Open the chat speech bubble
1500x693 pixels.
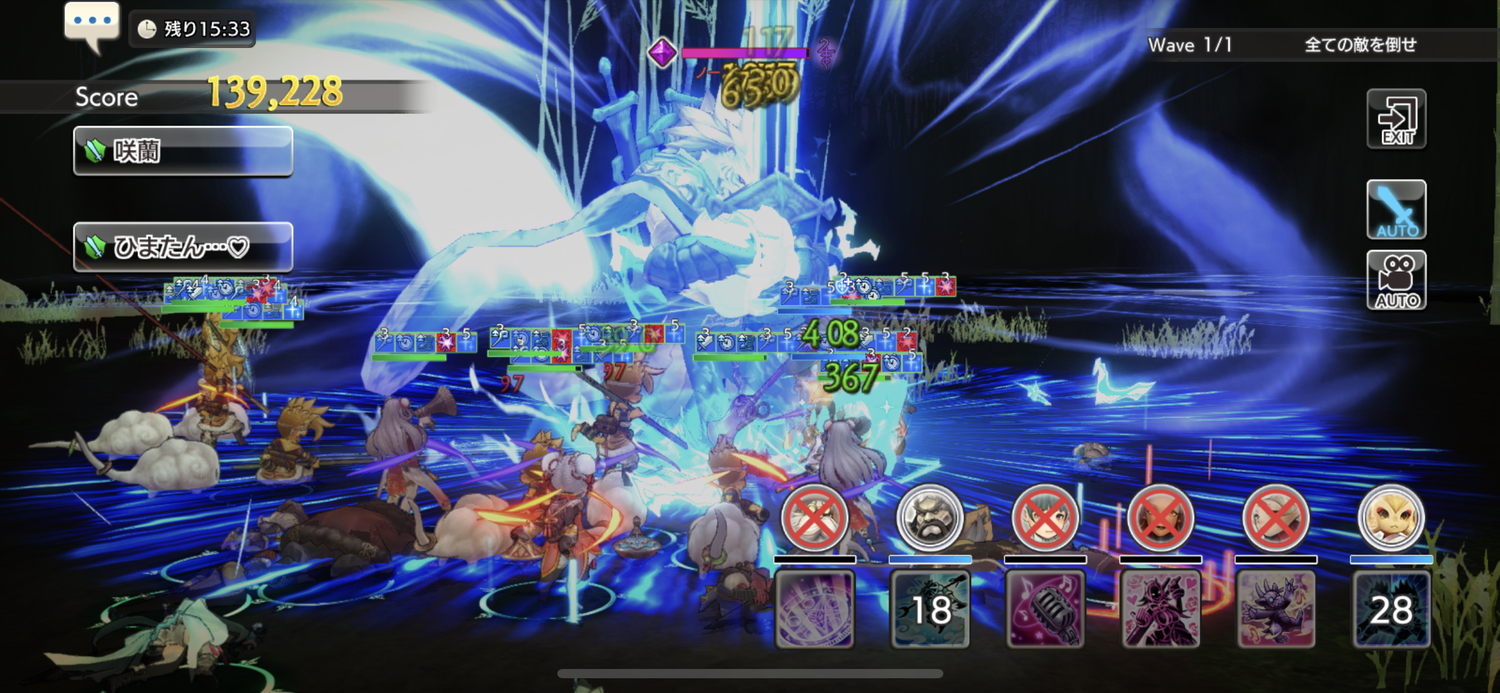click(92, 25)
